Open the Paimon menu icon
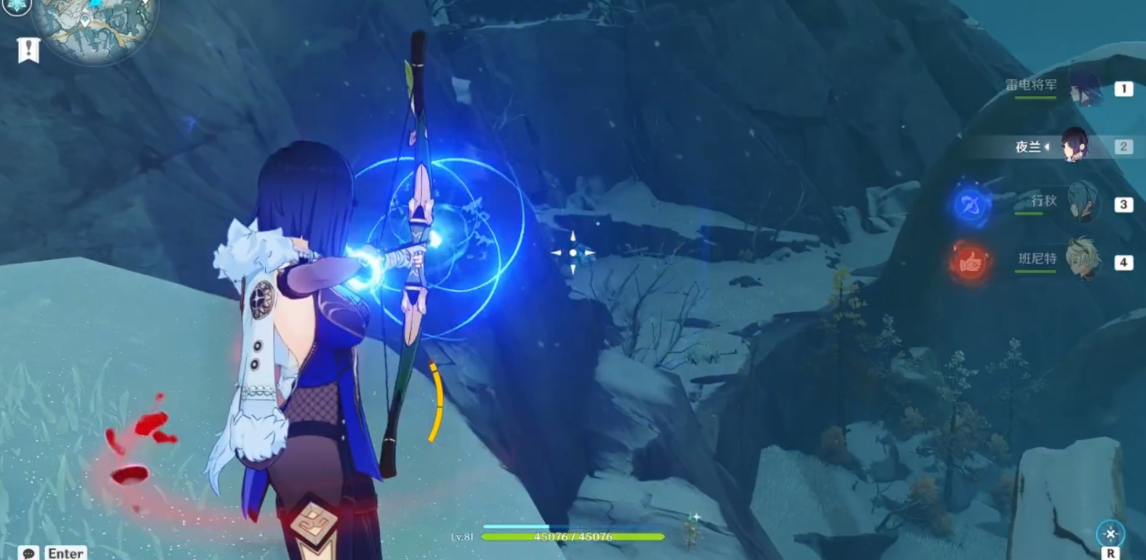 point(16,6)
